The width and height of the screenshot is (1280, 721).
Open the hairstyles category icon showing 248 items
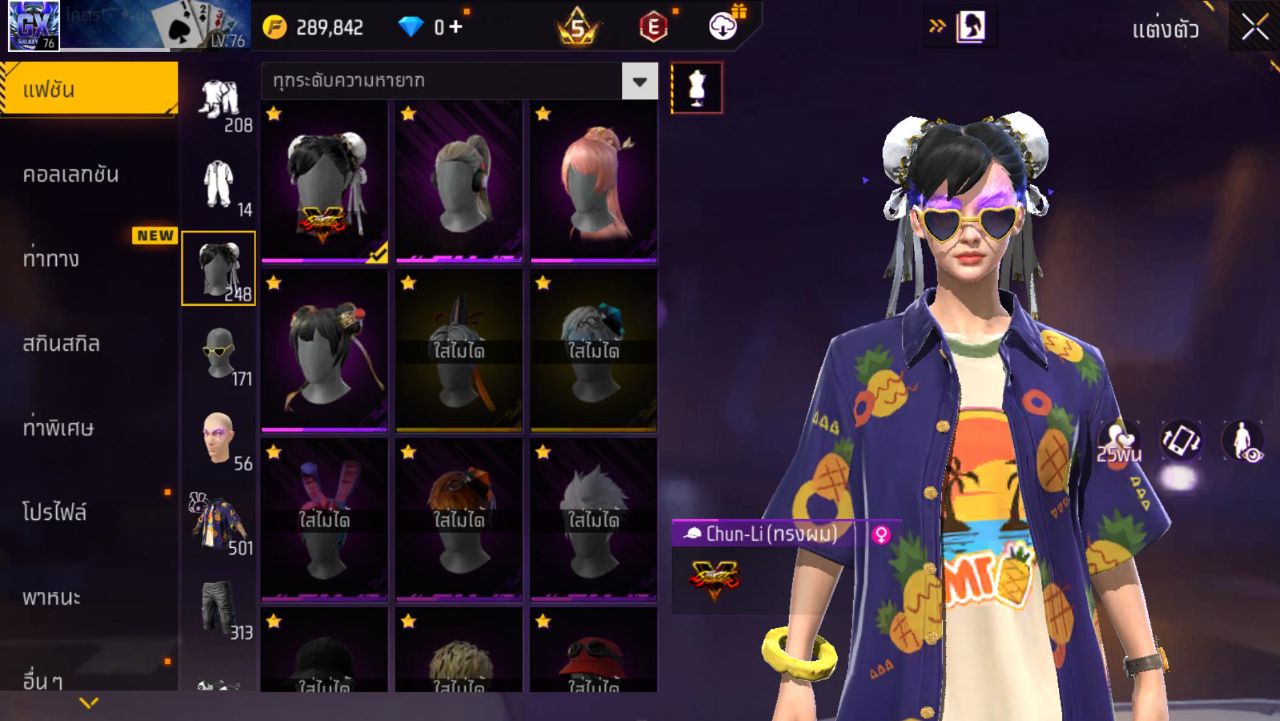[x=218, y=268]
